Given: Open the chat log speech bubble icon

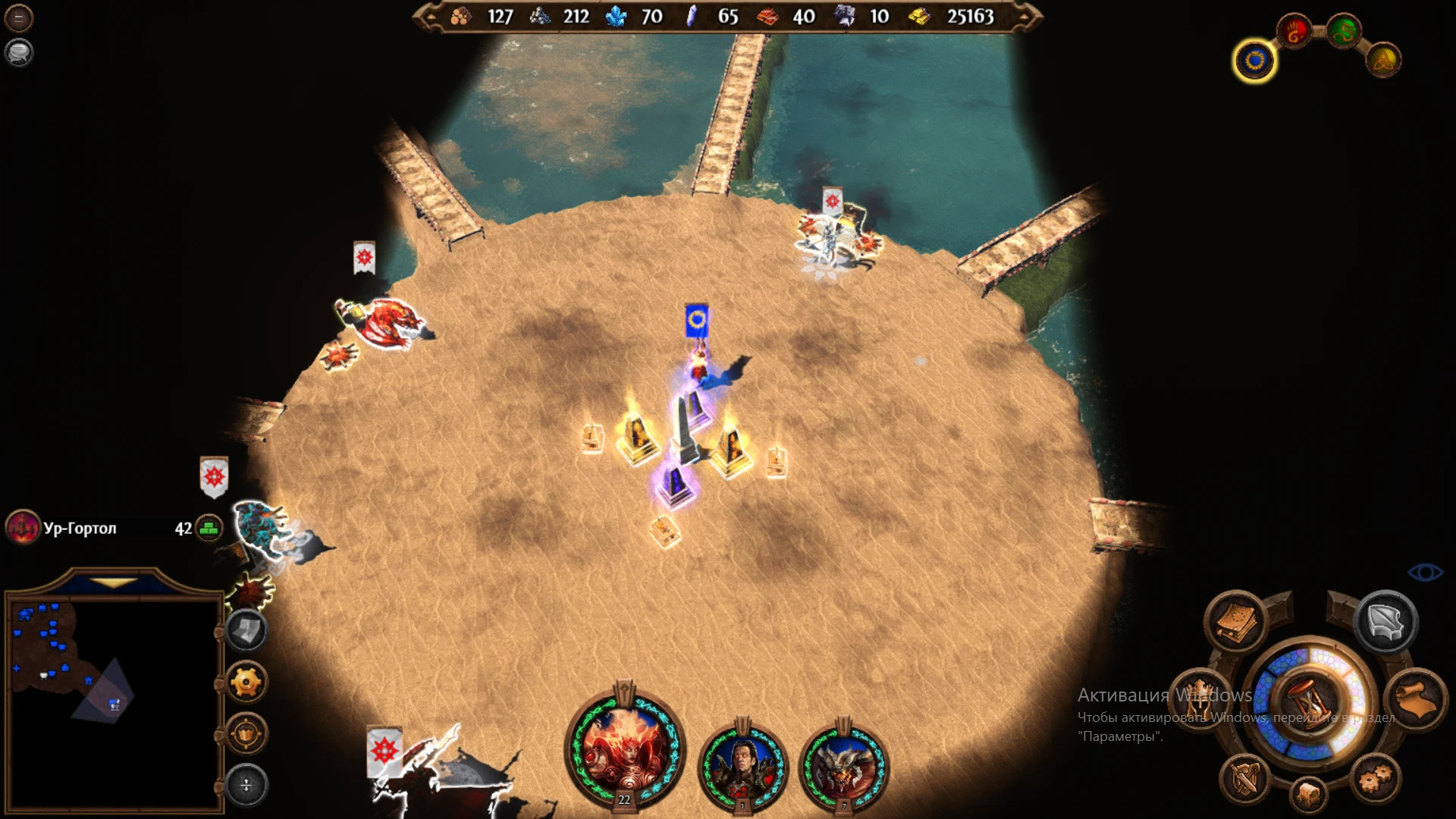Looking at the screenshot, I should point(19,53).
